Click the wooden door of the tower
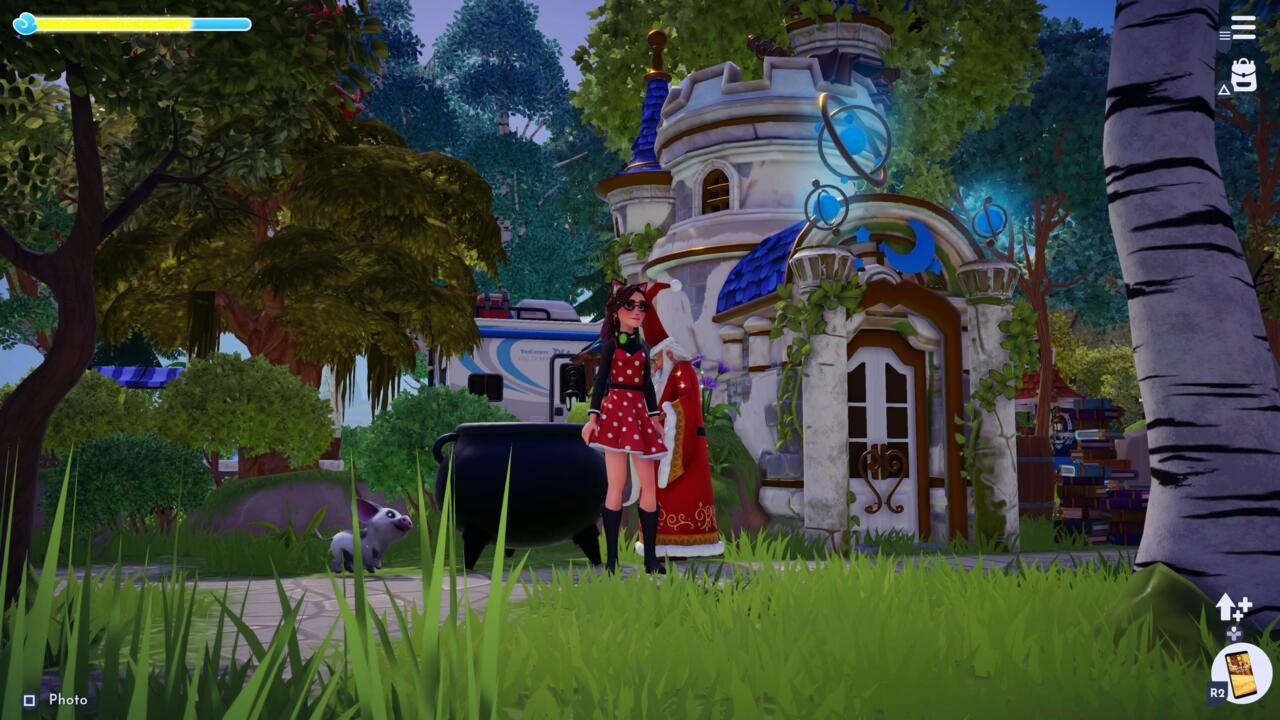 [880, 450]
